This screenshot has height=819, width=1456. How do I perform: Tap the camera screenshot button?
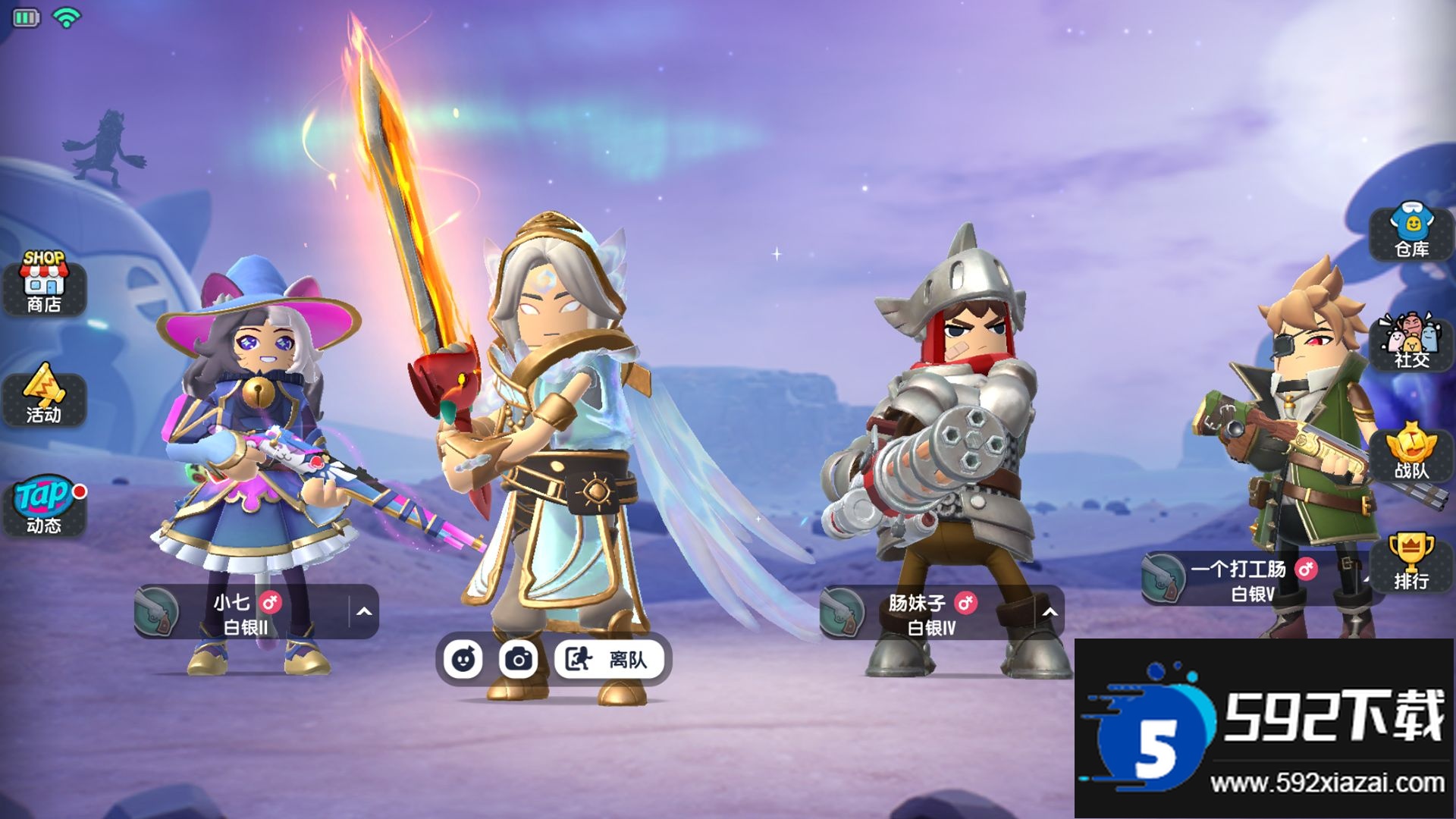519,659
